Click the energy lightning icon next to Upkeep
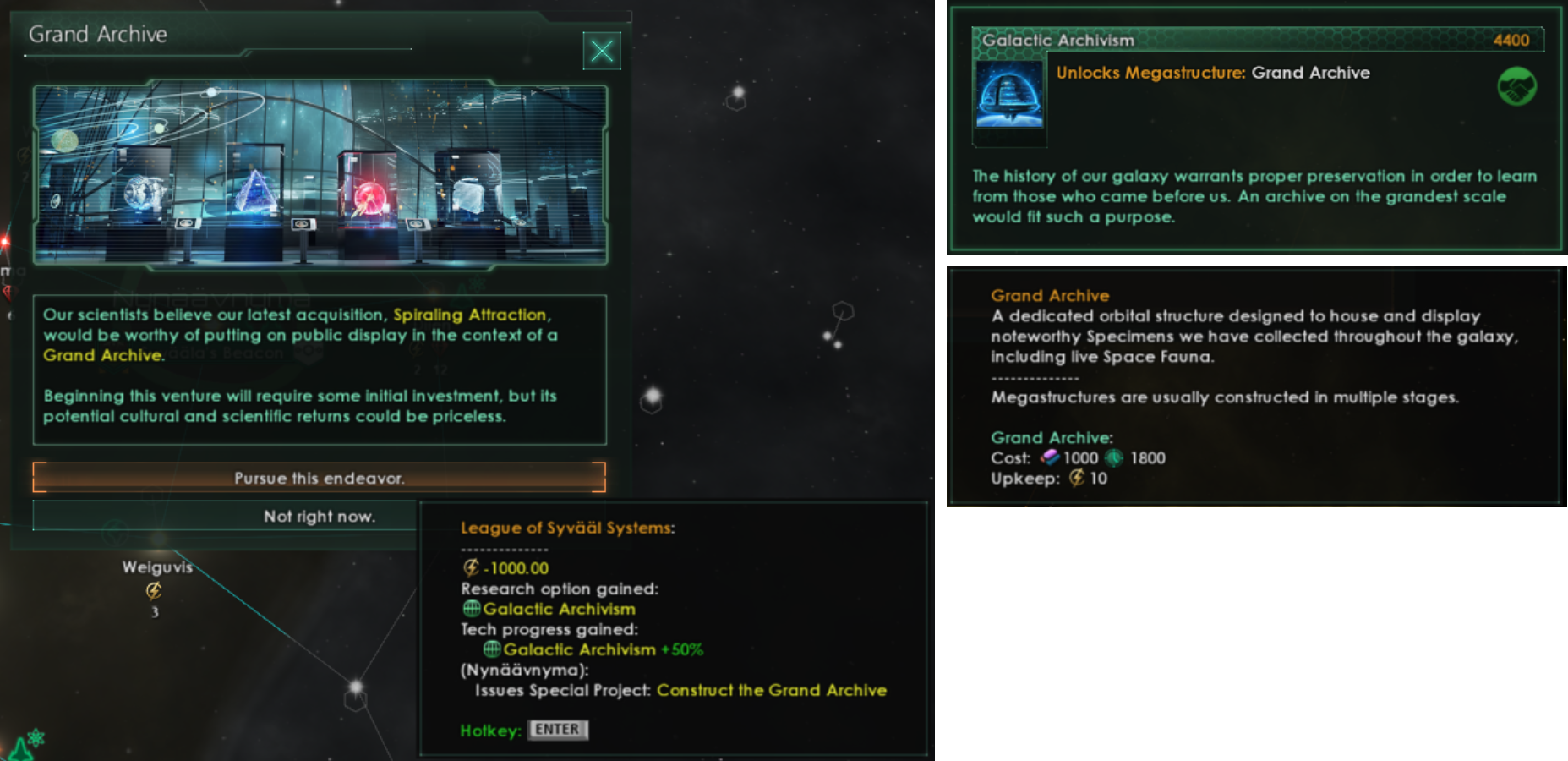The height and width of the screenshot is (761, 1568). click(1077, 479)
